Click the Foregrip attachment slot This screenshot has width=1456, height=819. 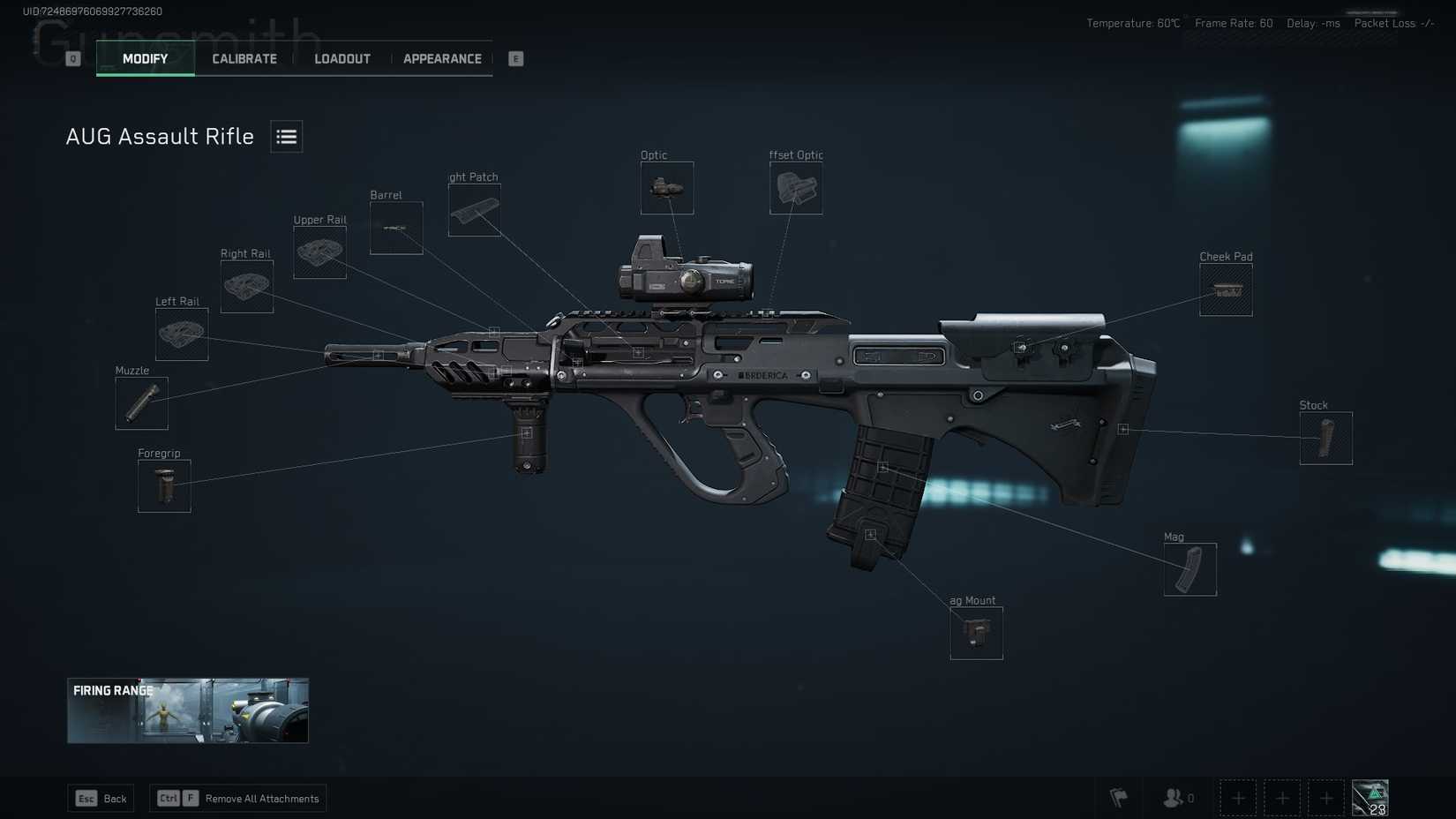[x=163, y=485]
